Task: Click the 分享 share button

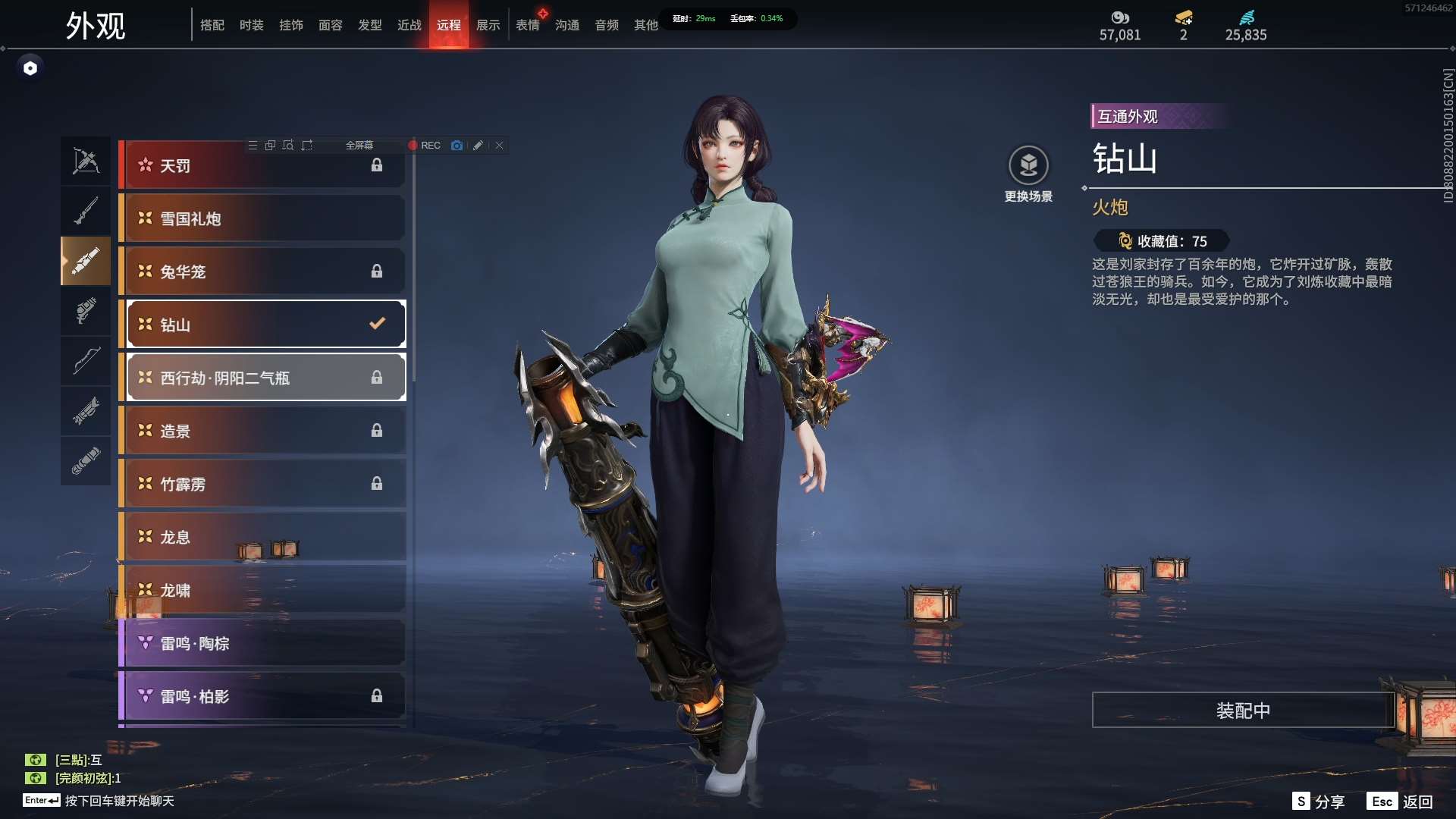Action: coord(1319,802)
